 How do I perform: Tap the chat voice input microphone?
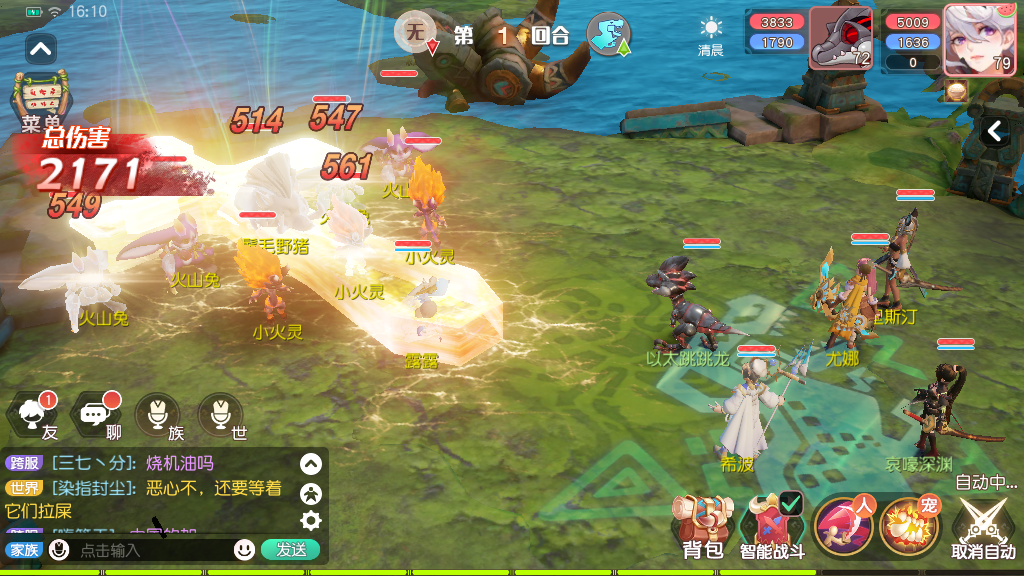60,549
